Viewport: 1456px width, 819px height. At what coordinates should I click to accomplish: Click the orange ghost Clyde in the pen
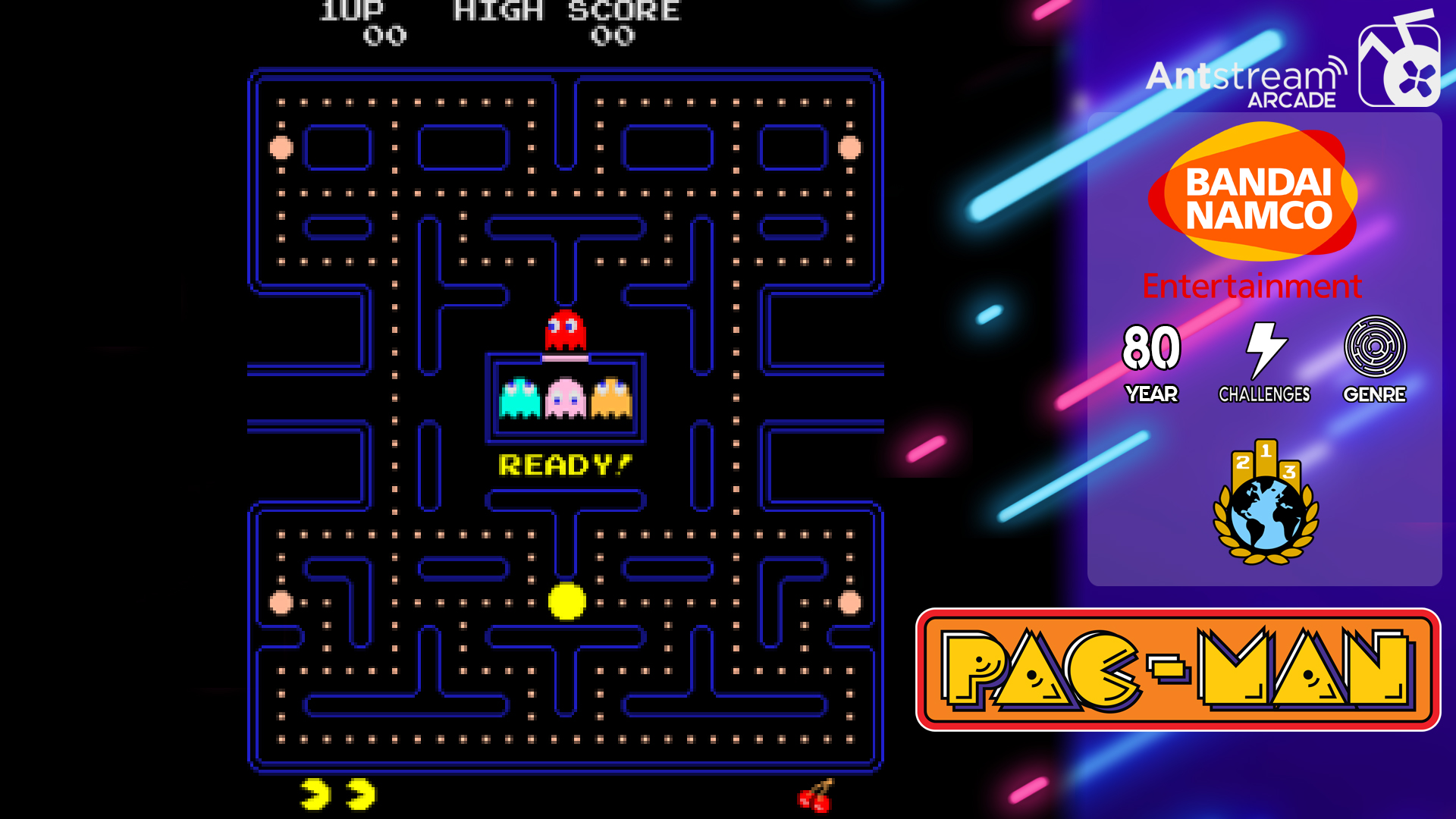(x=611, y=398)
